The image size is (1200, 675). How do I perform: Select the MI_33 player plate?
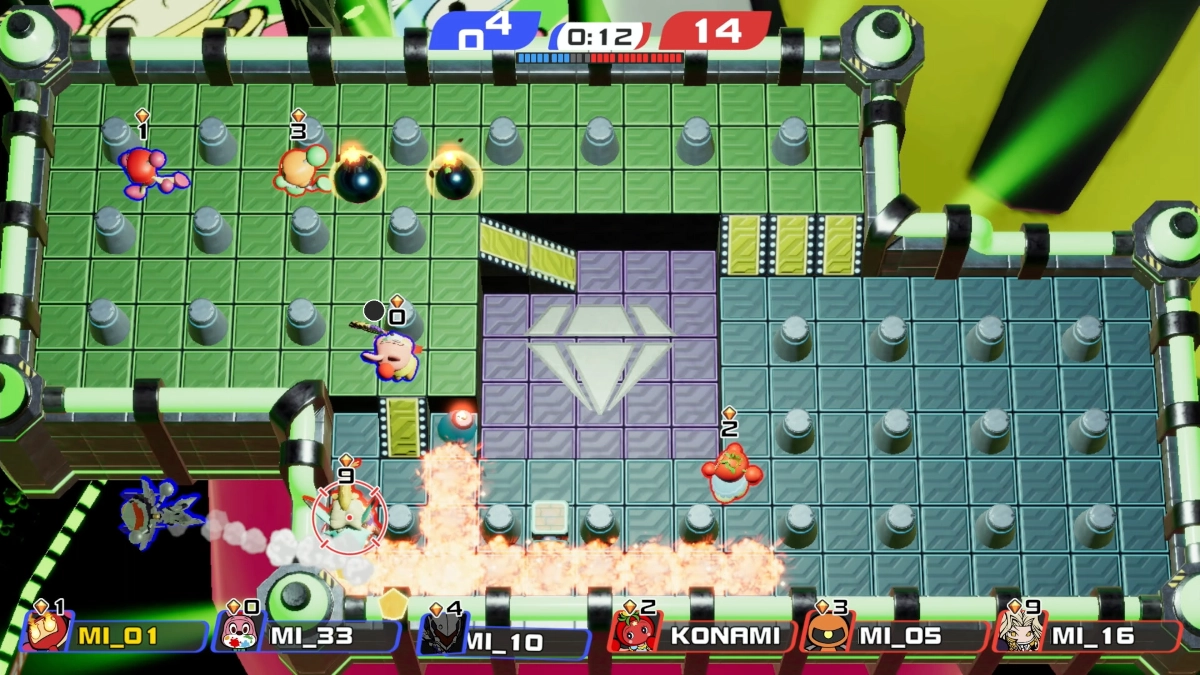[308, 635]
